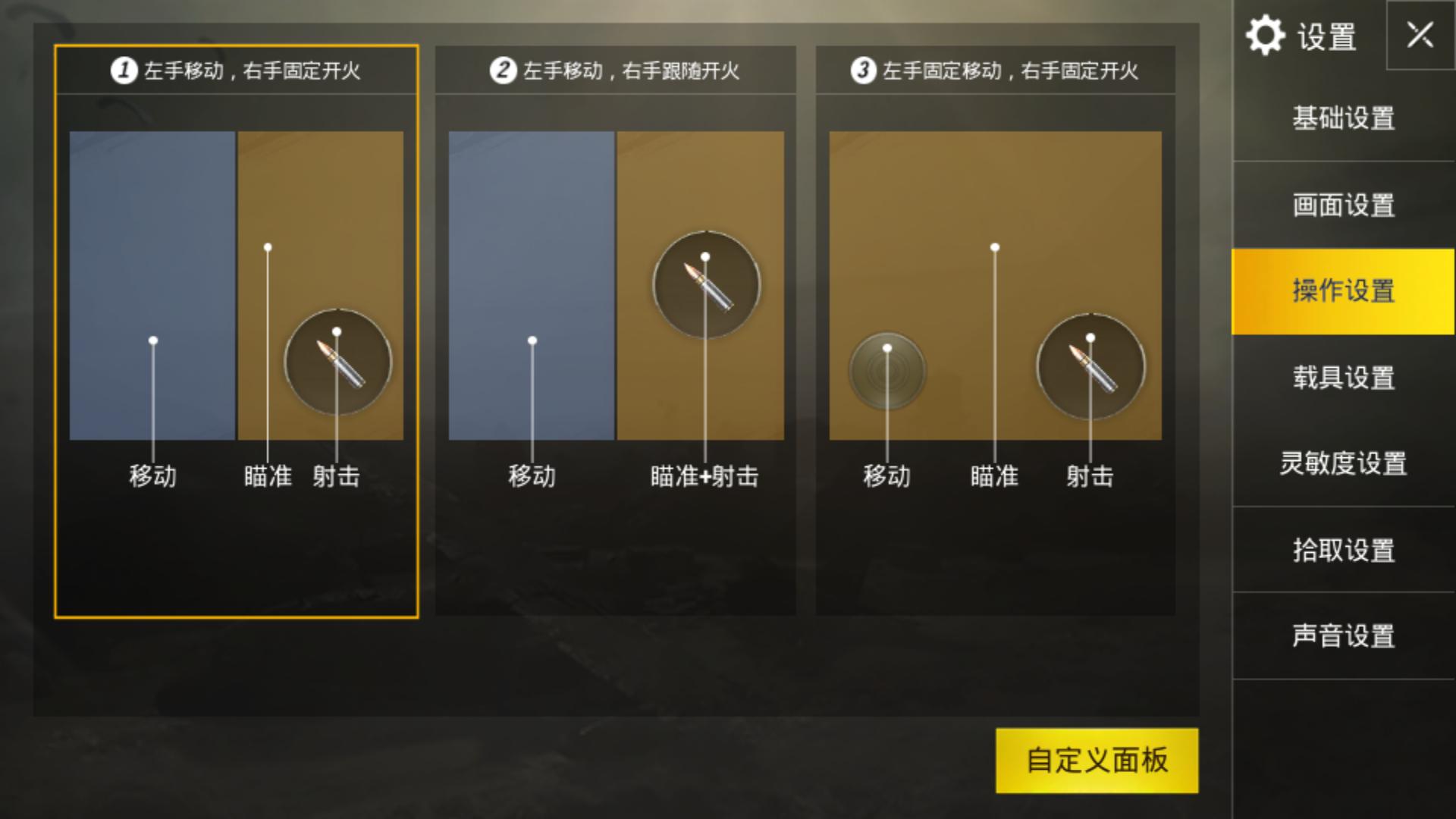Click the 移动 marker dot in layout 2
The width and height of the screenshot is (1456, 819).
tap(532, 341)
